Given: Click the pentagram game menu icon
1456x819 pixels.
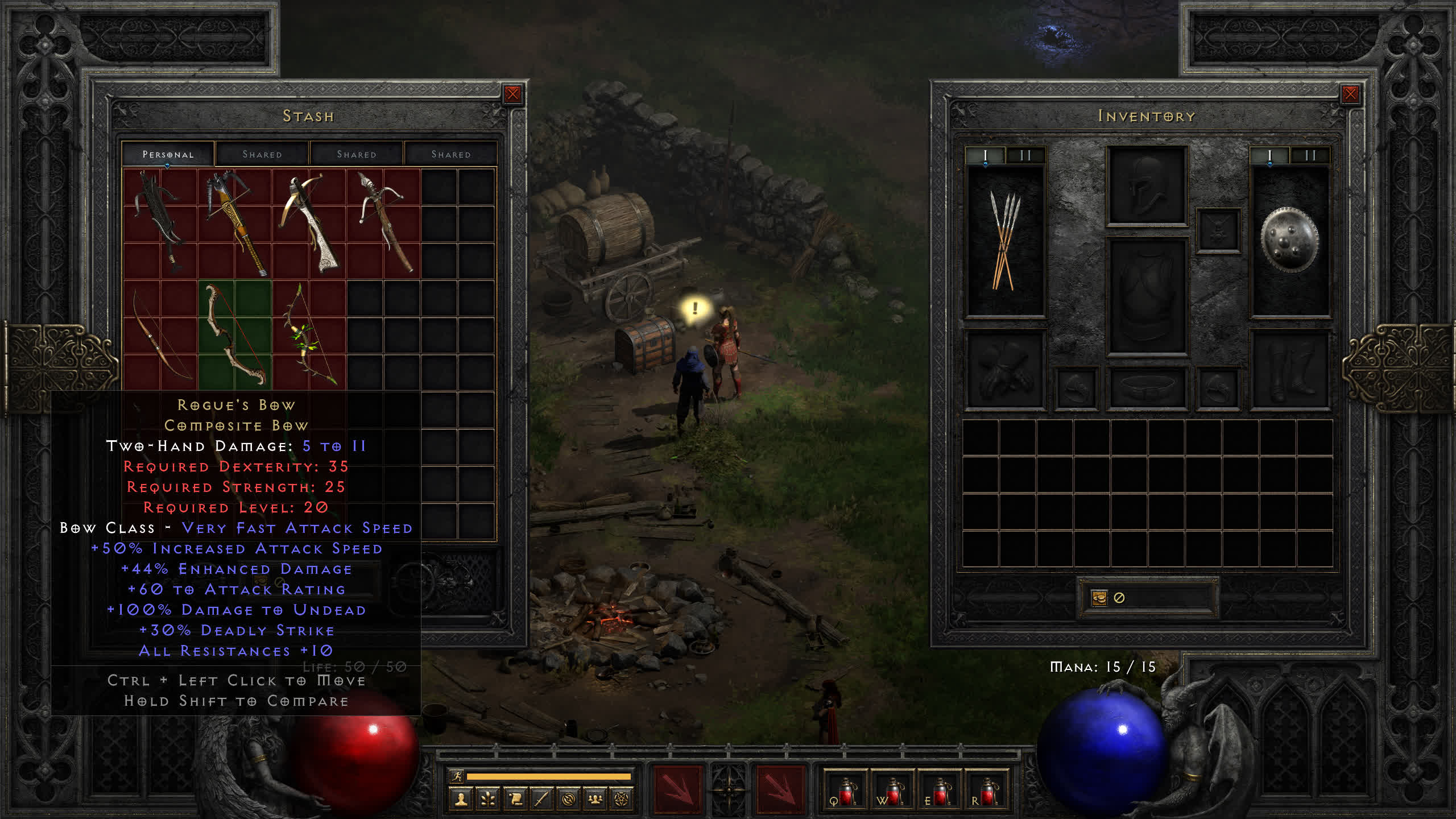Looking at the screenshot, I should [622, 800].
